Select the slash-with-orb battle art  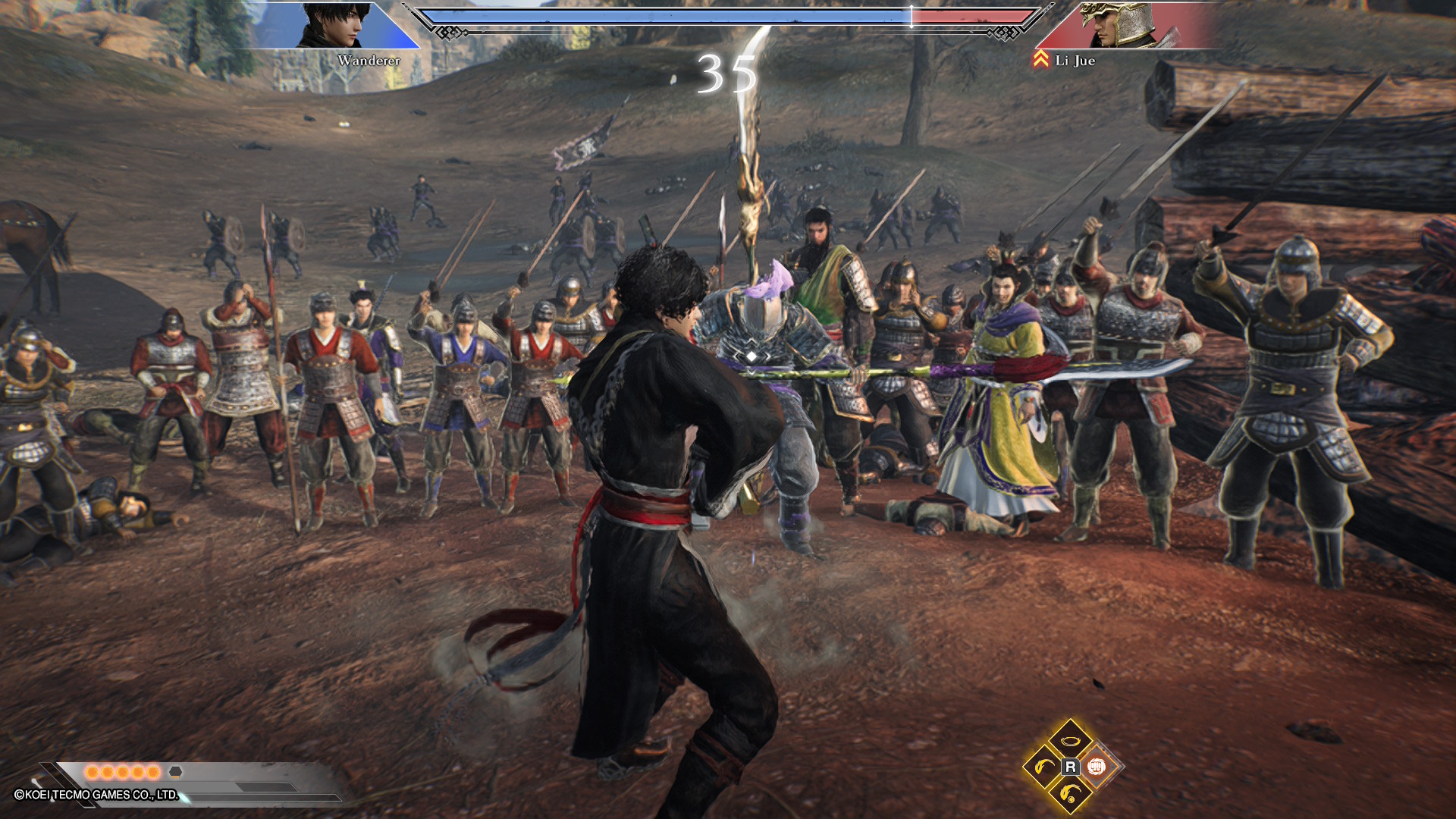[x=1070, y=793]
